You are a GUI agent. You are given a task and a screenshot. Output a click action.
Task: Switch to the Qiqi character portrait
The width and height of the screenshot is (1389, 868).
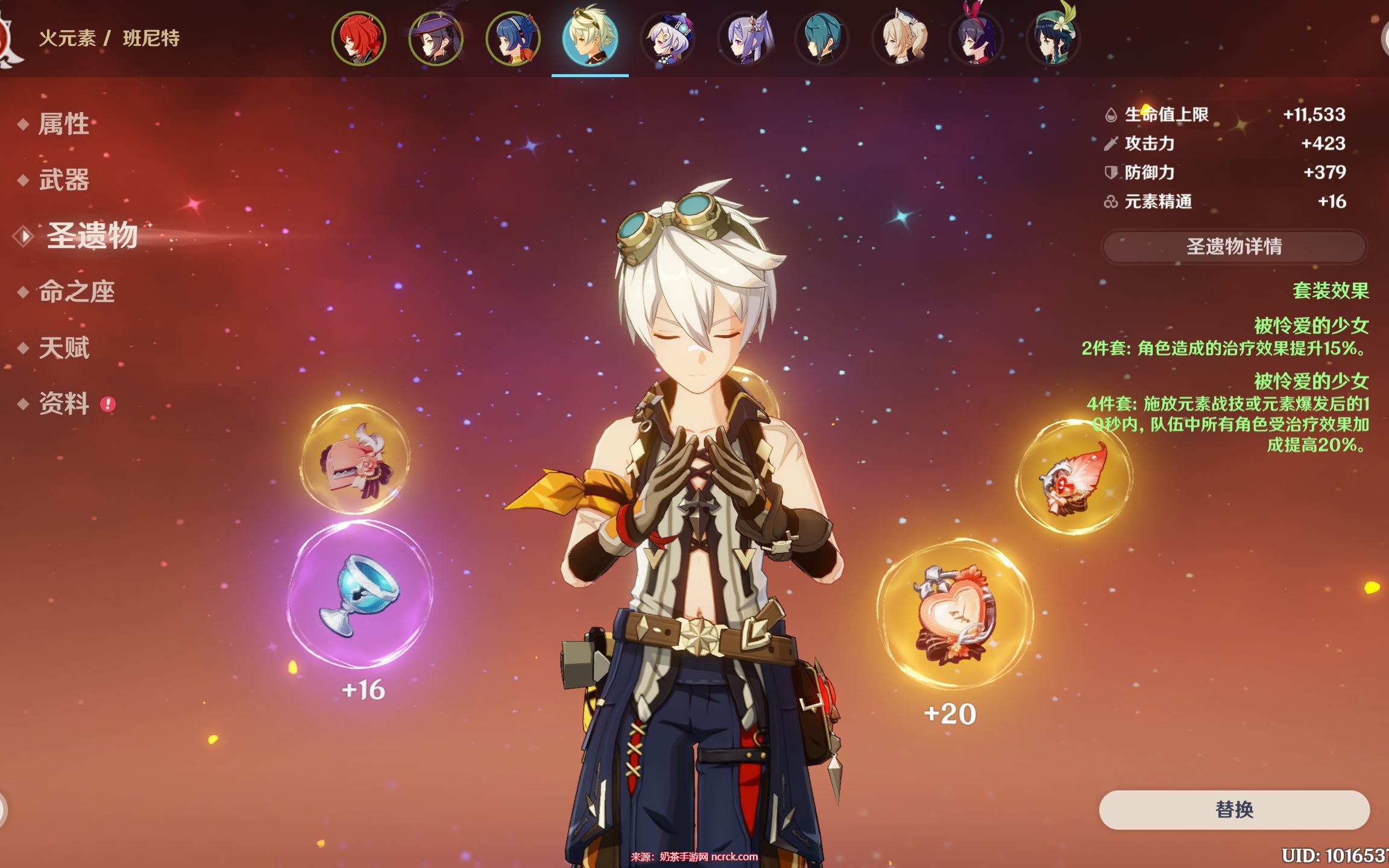pyautogui.click(x=667, y=39)
